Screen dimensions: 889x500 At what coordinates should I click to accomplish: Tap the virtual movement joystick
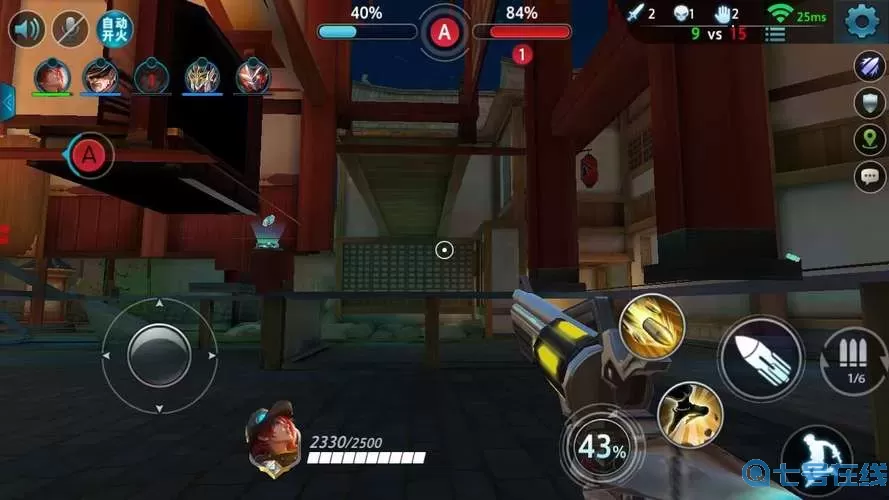(160, 355)
